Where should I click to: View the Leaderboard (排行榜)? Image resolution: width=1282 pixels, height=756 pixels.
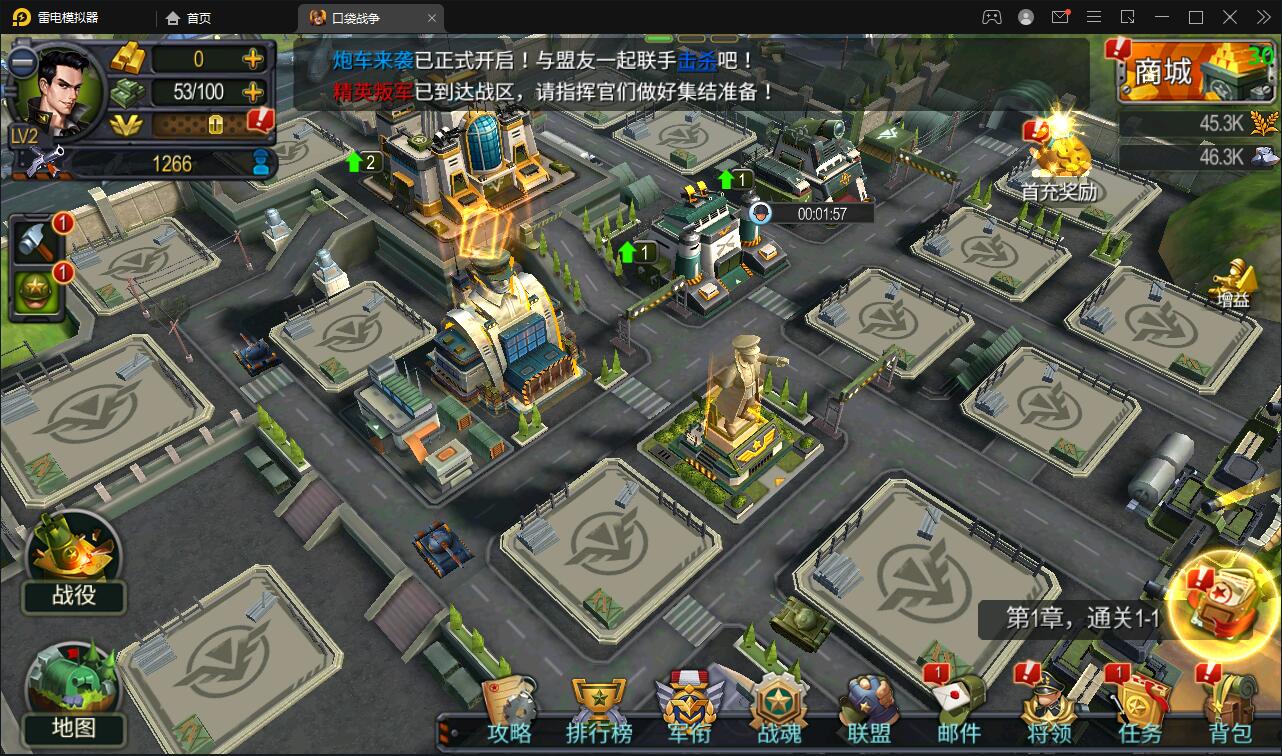tap(599, 703)
